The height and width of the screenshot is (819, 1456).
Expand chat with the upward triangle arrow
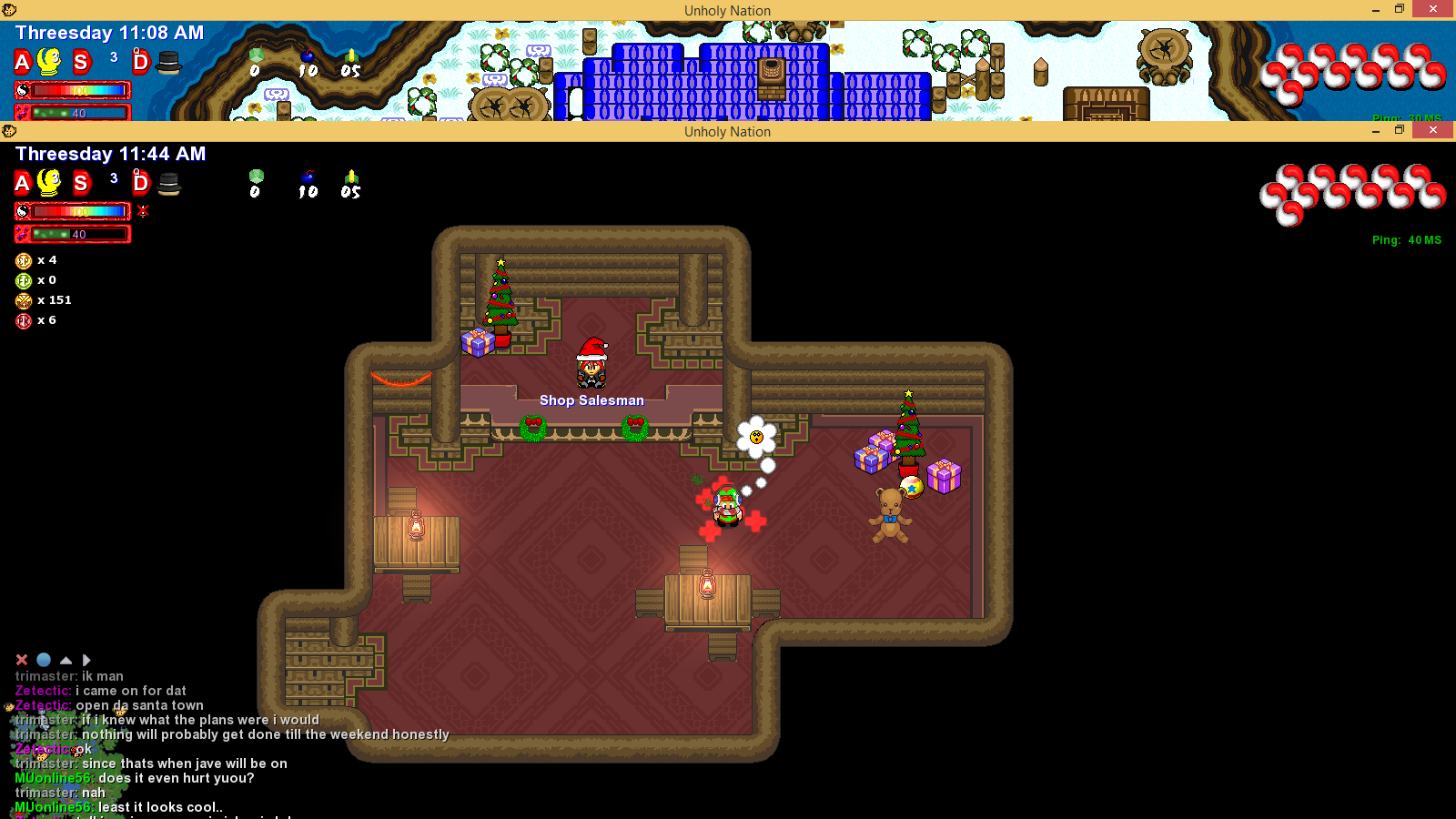(x=66, y=660)
